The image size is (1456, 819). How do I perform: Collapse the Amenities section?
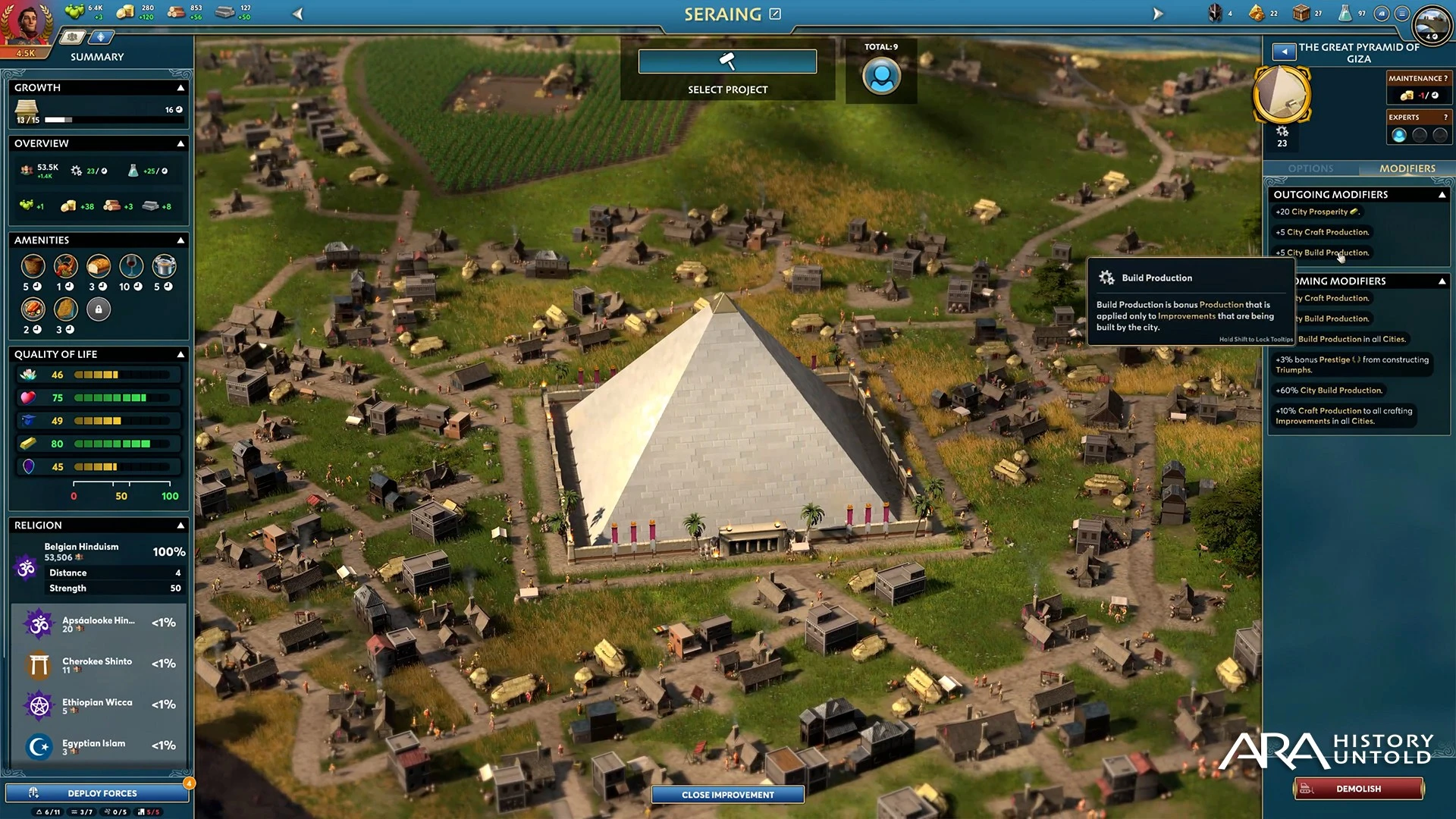pos(180,240)
